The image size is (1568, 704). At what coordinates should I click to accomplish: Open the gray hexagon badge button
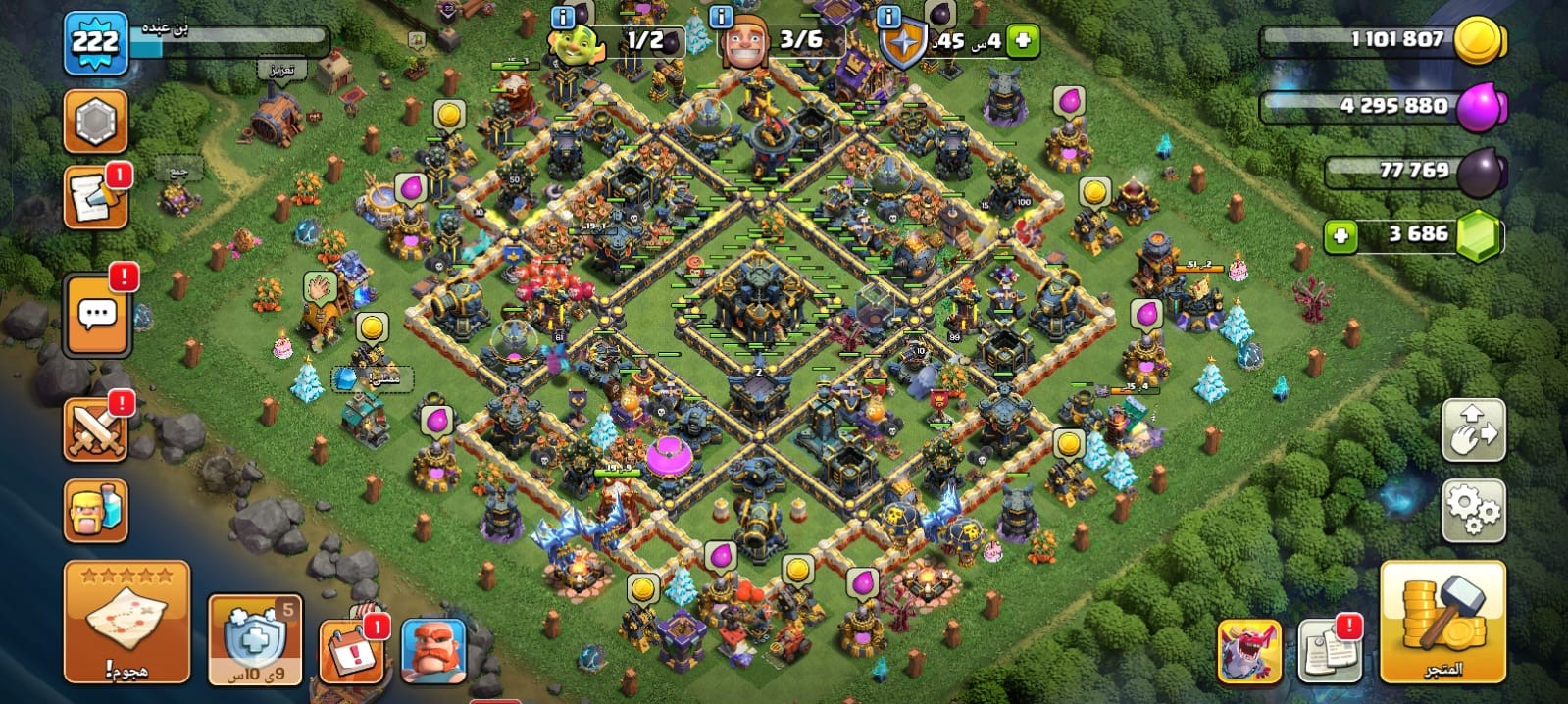pyautogui.click(x=95, y=122)
